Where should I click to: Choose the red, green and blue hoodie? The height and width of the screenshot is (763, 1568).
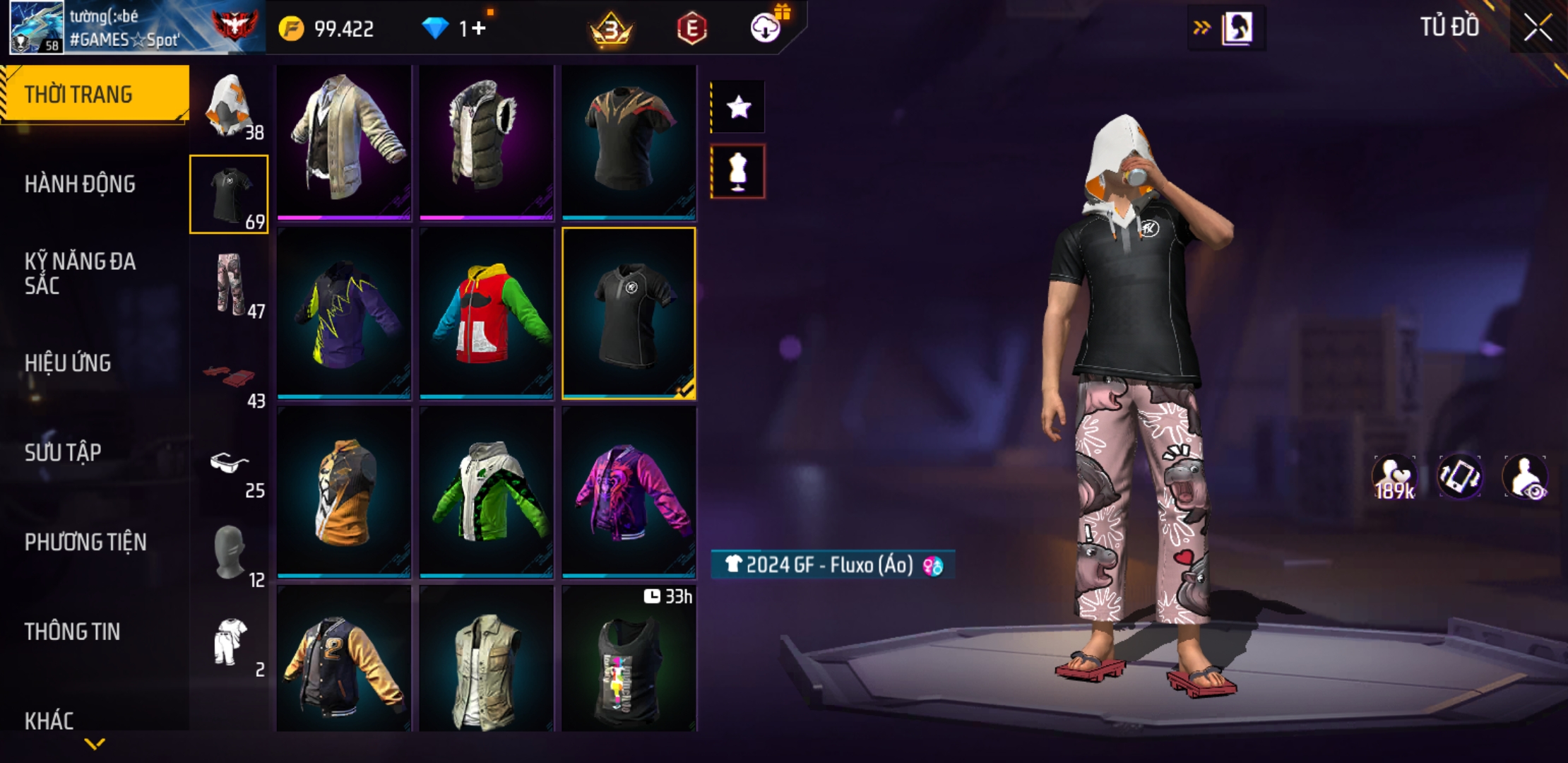tap(487, 314)
